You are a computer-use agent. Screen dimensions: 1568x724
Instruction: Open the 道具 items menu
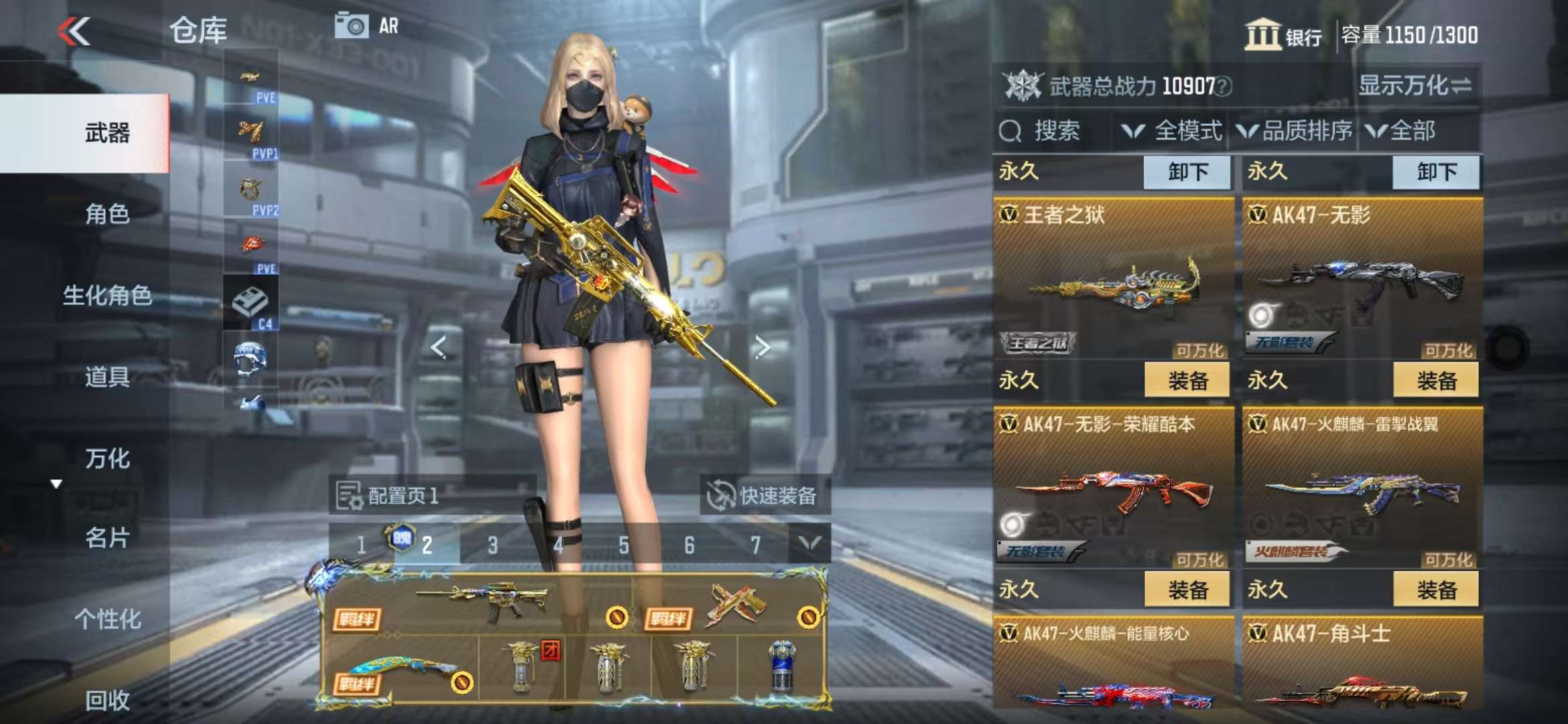pyautogui.click(x=107, y=377)
